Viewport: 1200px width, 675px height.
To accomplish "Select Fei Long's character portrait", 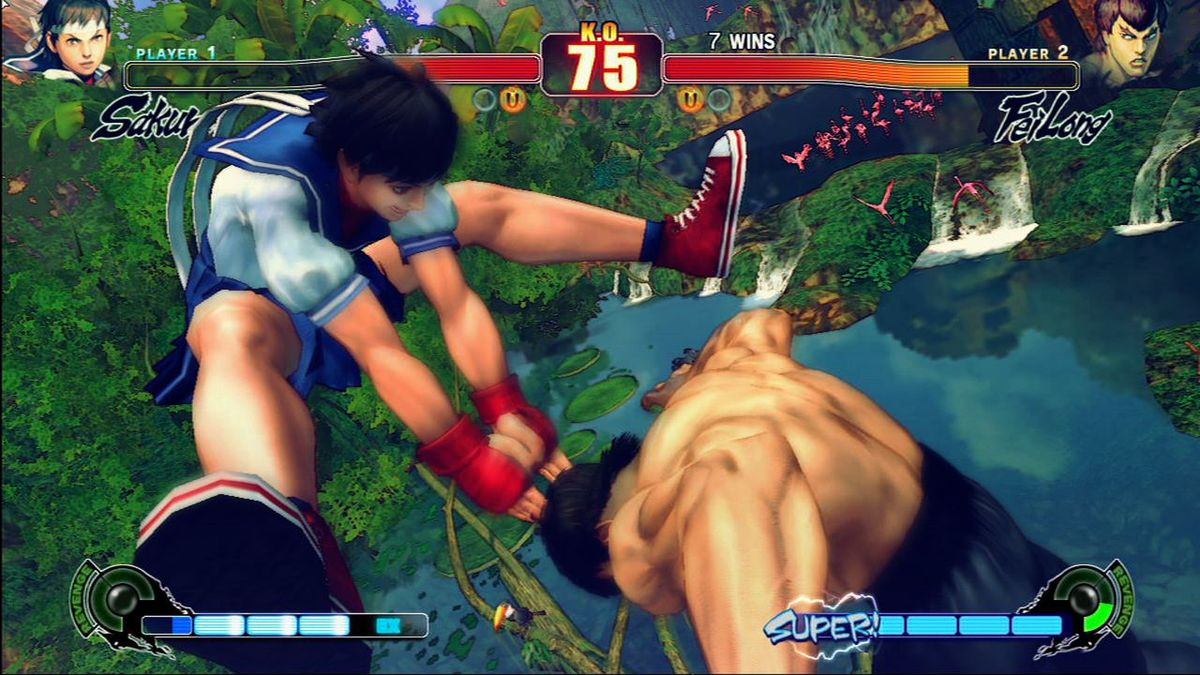I will 1131,42.
